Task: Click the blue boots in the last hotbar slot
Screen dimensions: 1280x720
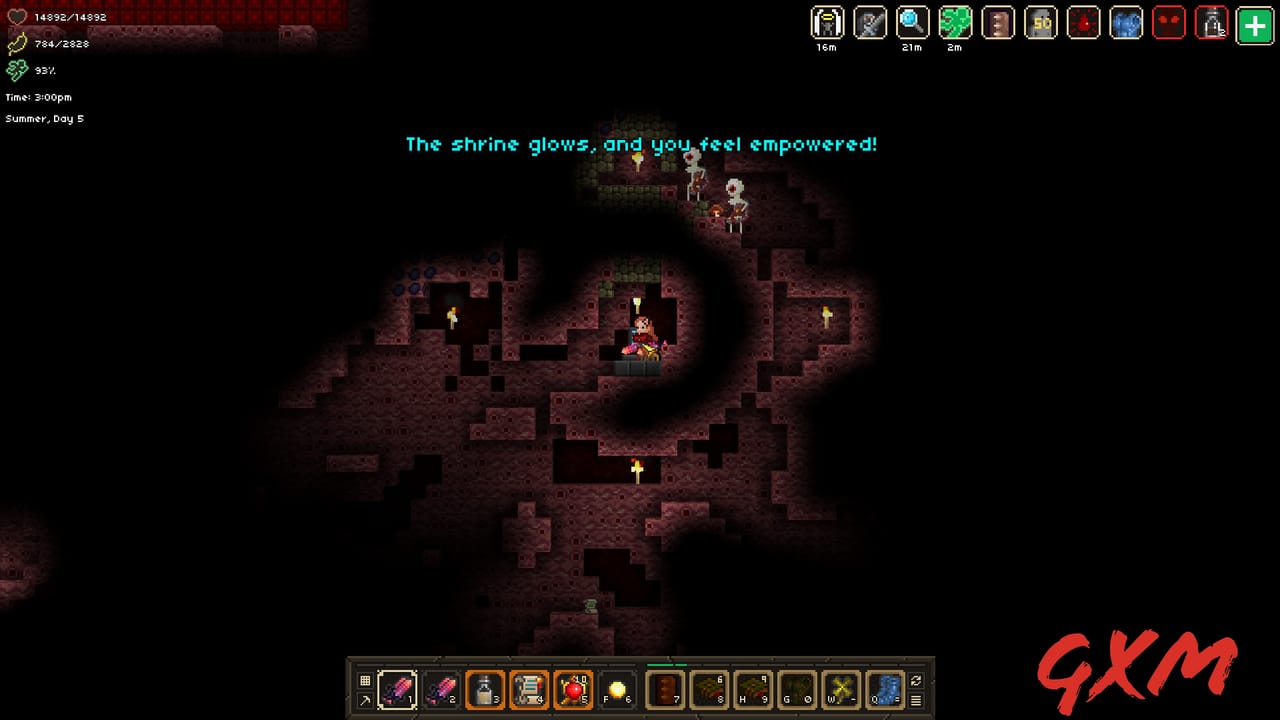Action: (x=884, y=688)
